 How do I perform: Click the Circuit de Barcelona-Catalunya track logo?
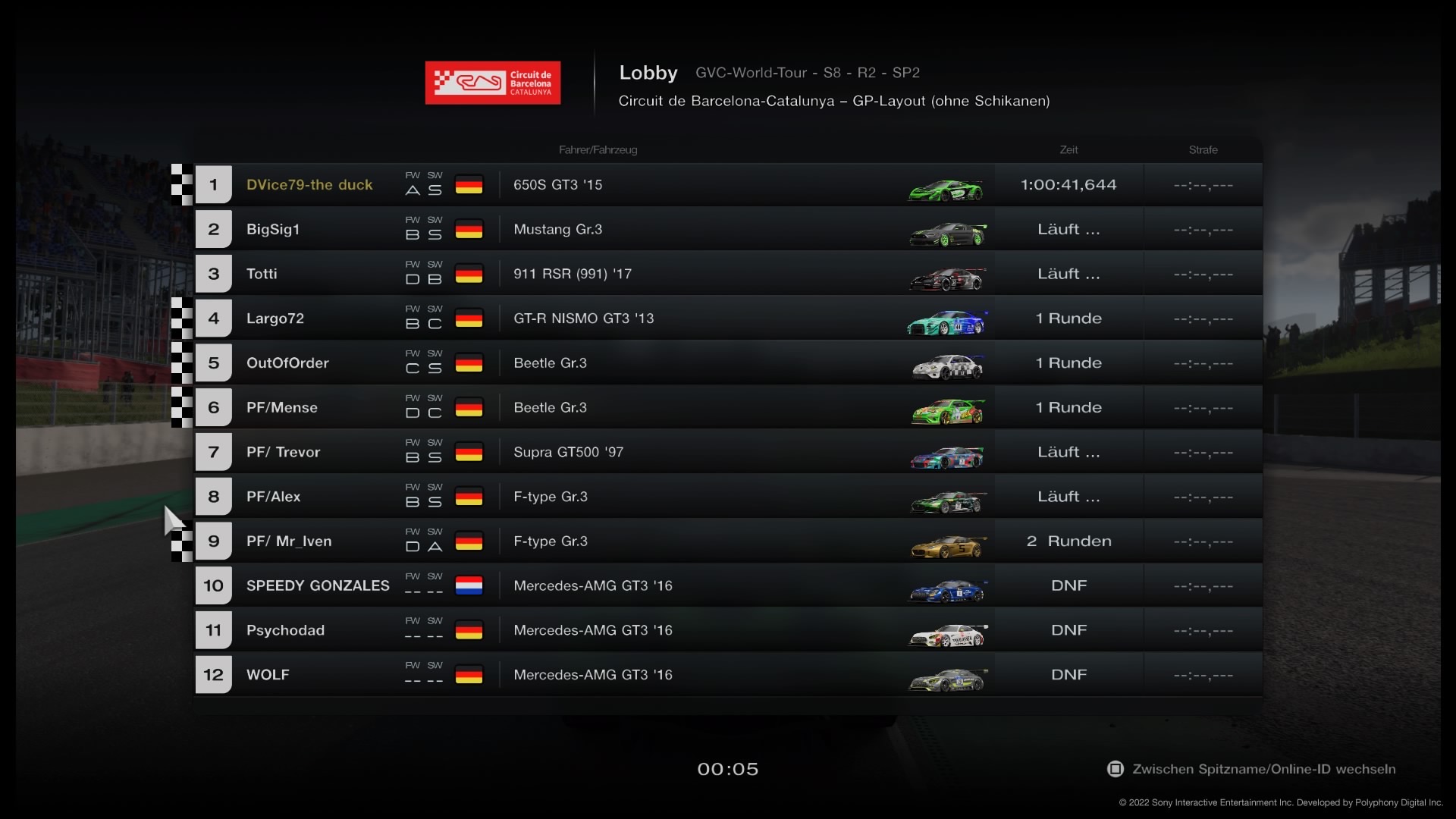pos(493,83)
